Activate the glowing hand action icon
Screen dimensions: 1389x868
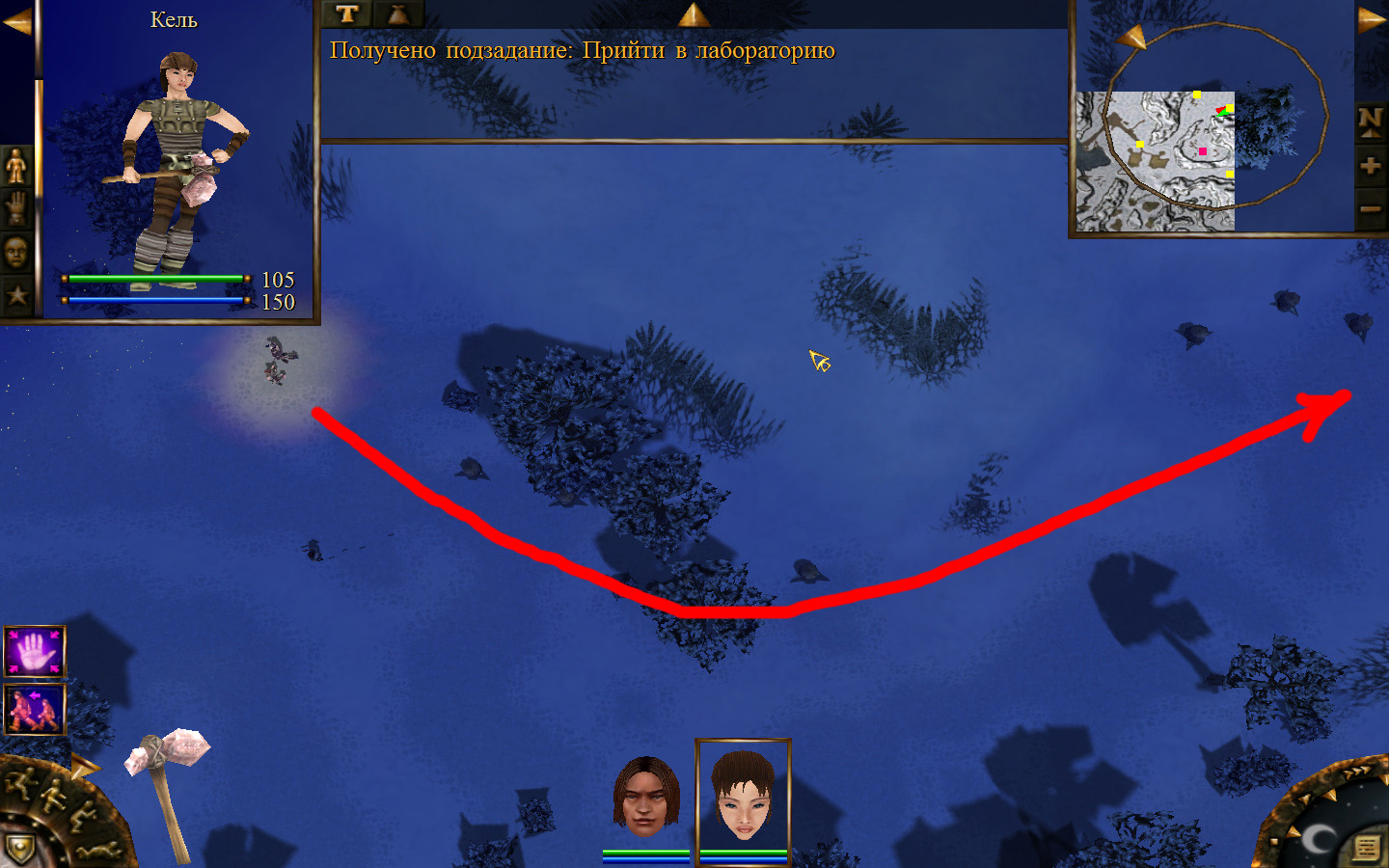pos(35,652)
